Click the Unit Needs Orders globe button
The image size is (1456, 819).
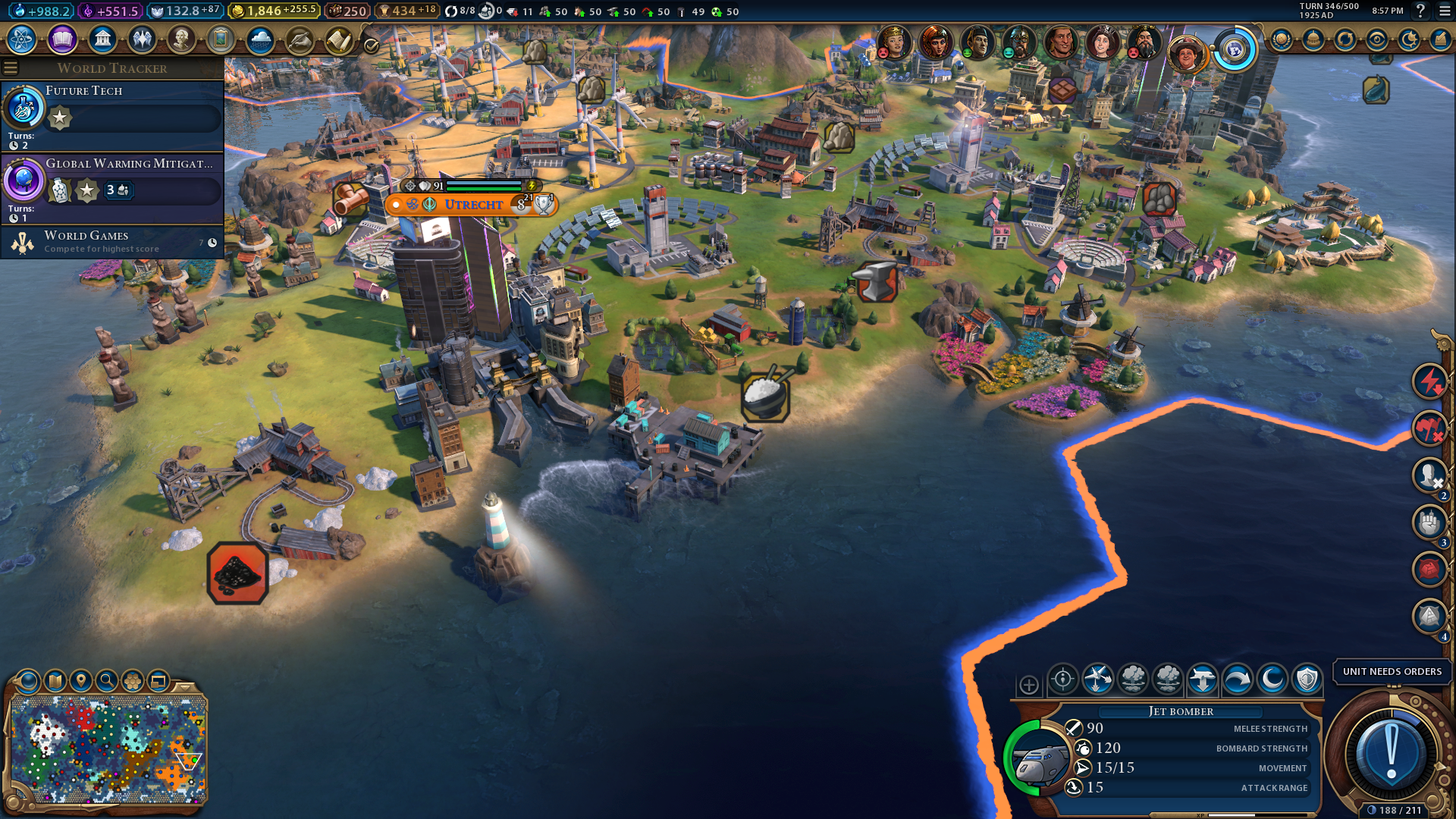point(1391,755)
